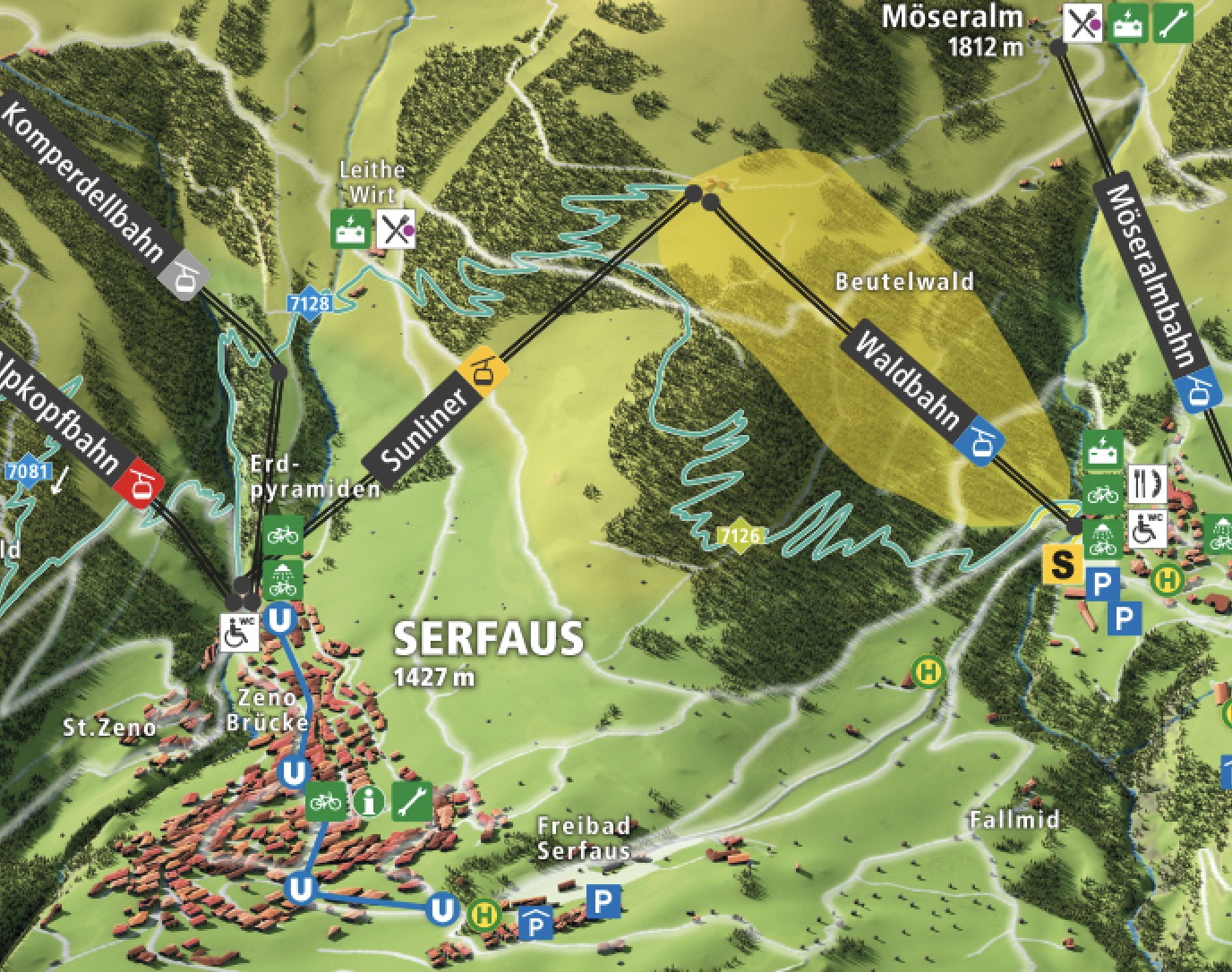Click the Leithe Wirt e-bike charging icon

tap(350, 230)
